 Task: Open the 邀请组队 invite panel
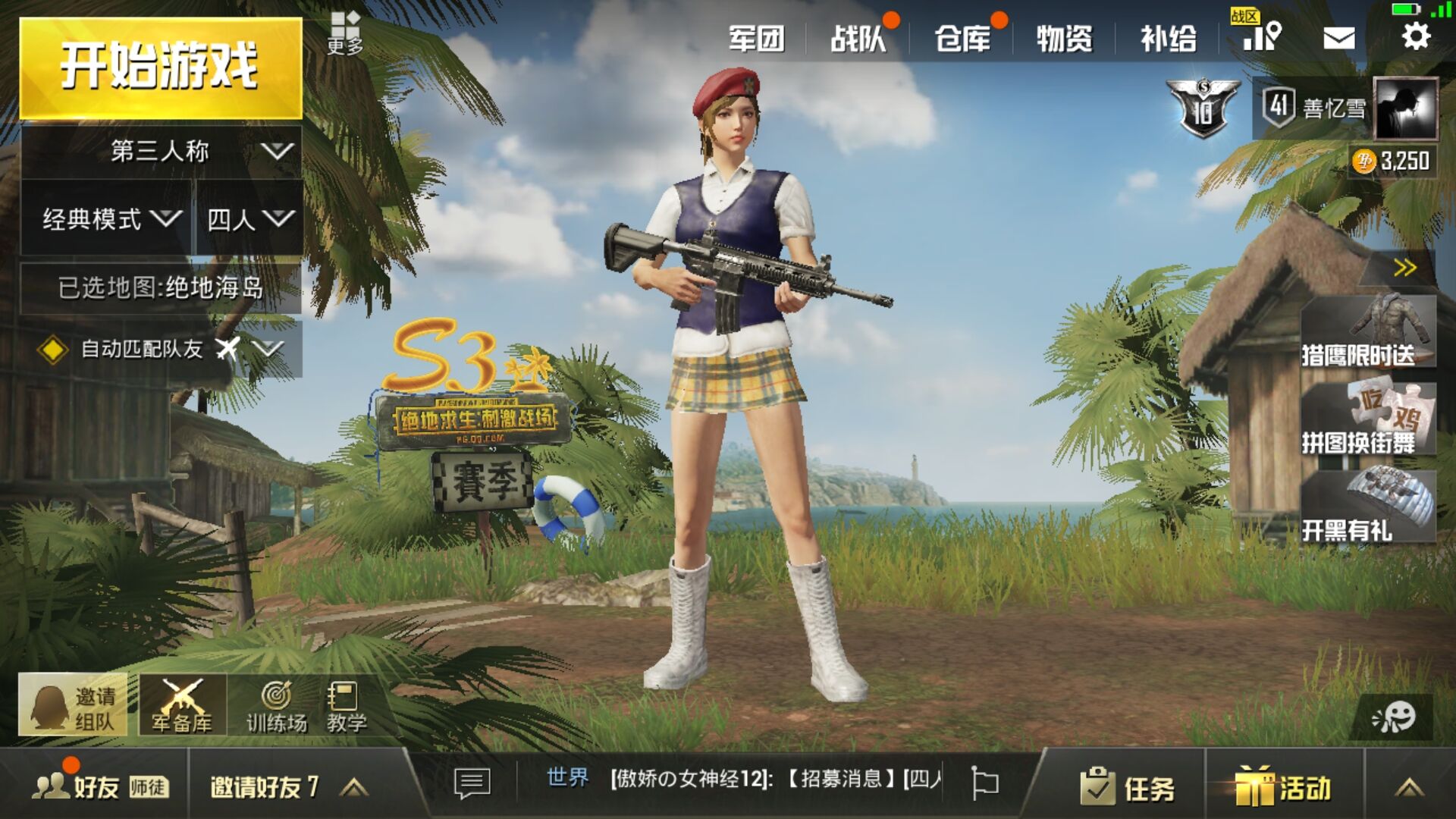coord(73,705)
